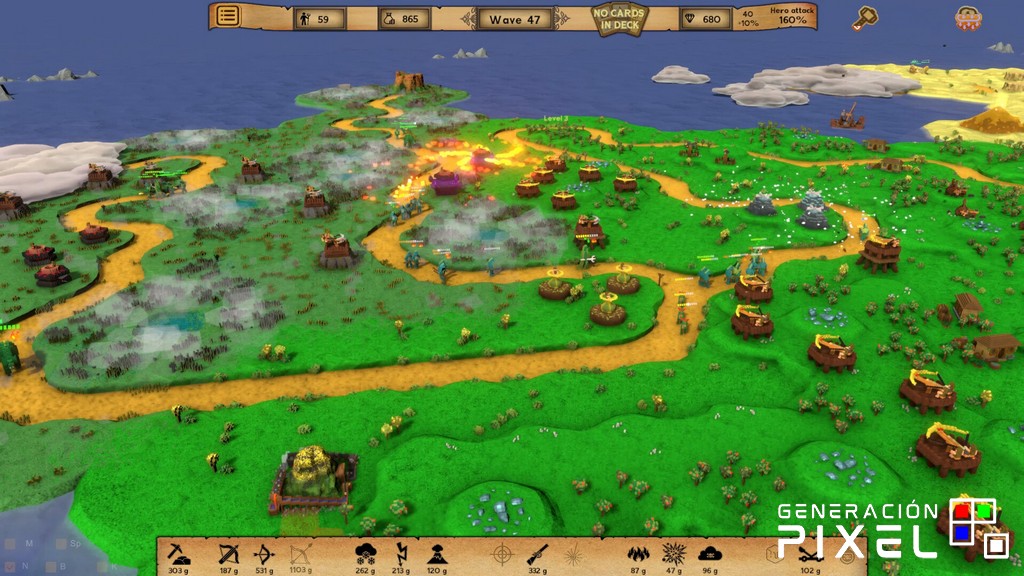Activate the ice burst ability for 47 g
The image size is (1024, 576).
pyautogui.click(x=673, y=554)
